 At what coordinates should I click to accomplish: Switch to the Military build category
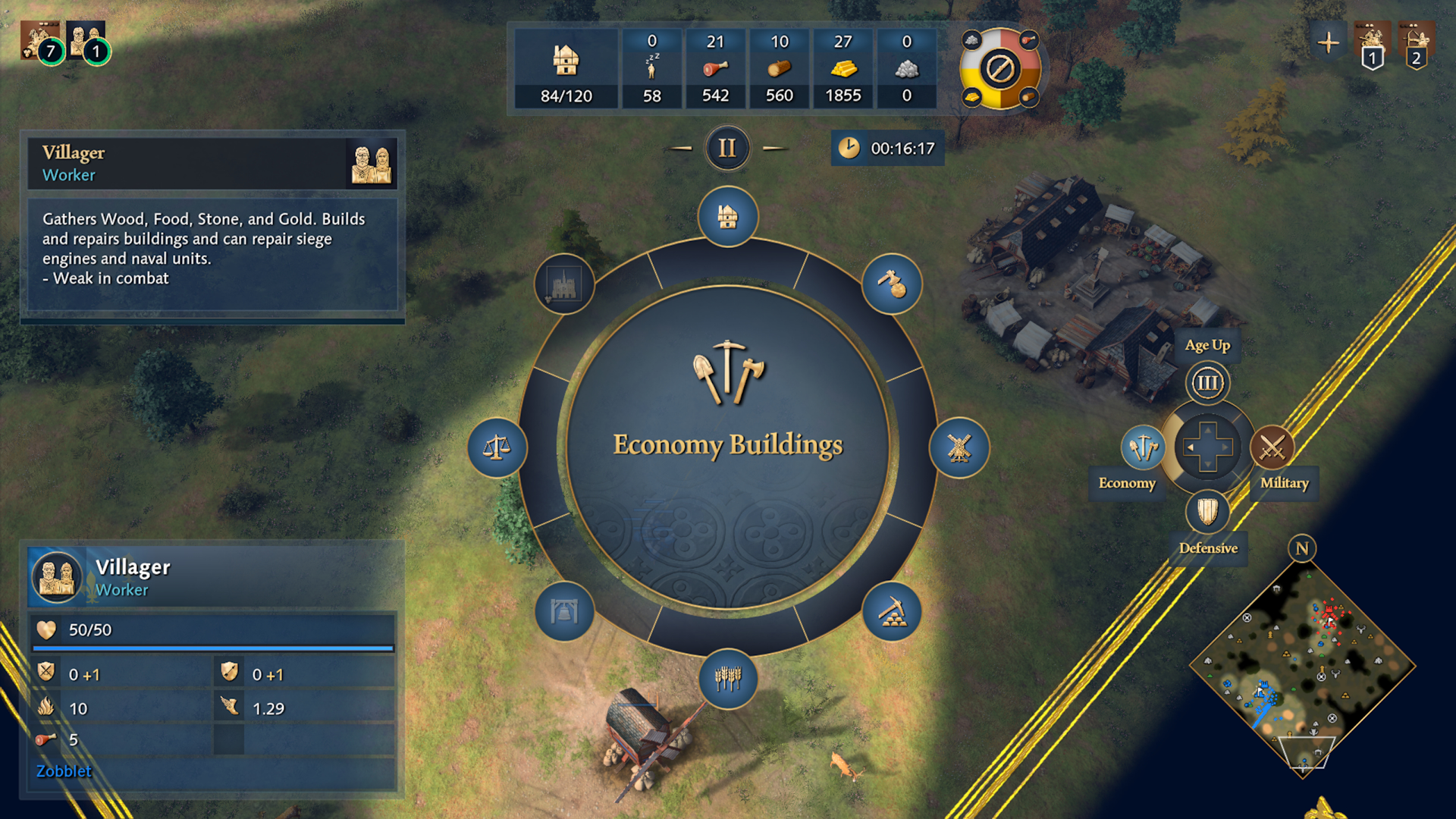(x=1272, y=447)
